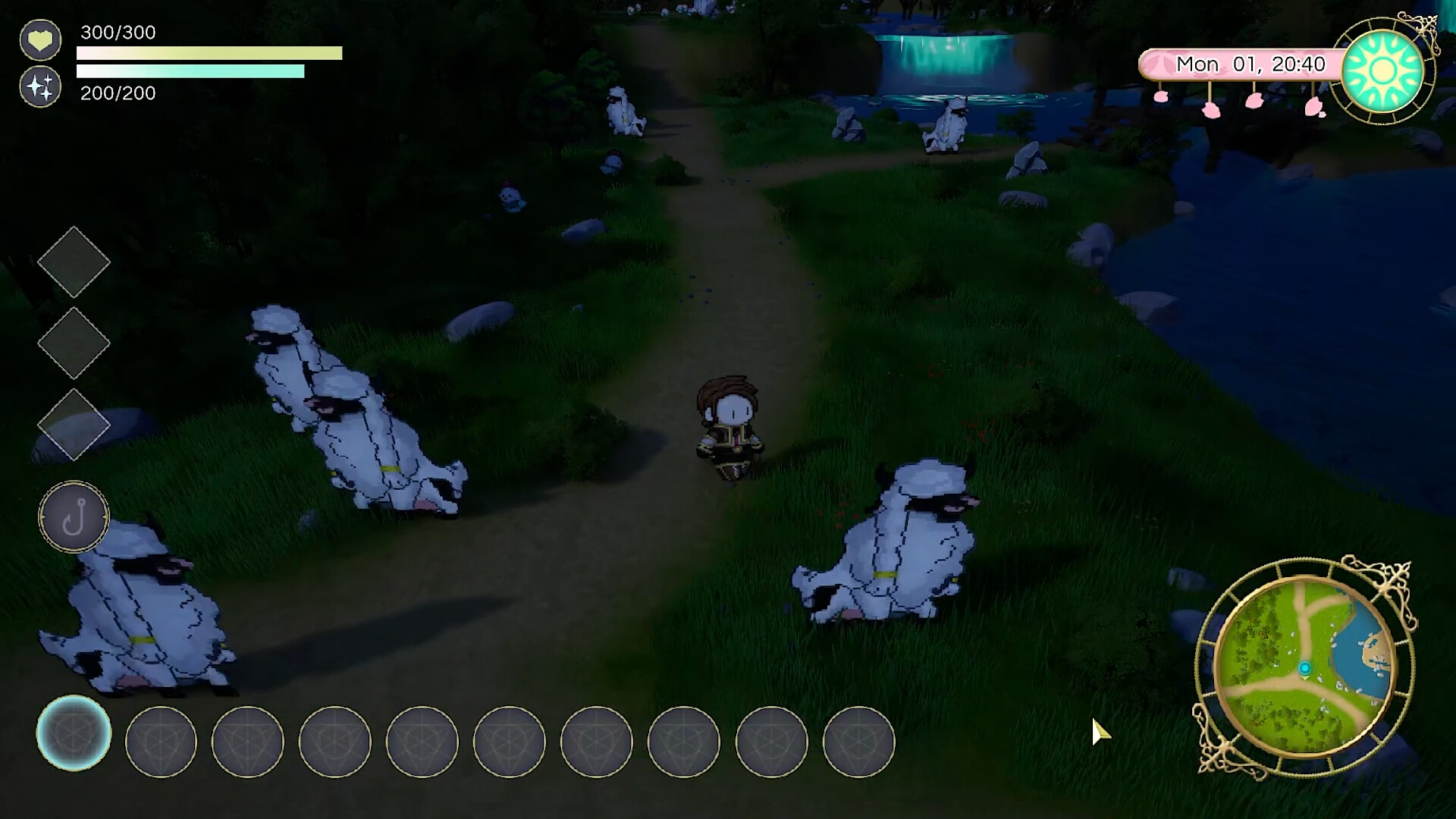Click the 300/300 health label
The width and height of the screenshot is (1456, 819).
point(118,33)
